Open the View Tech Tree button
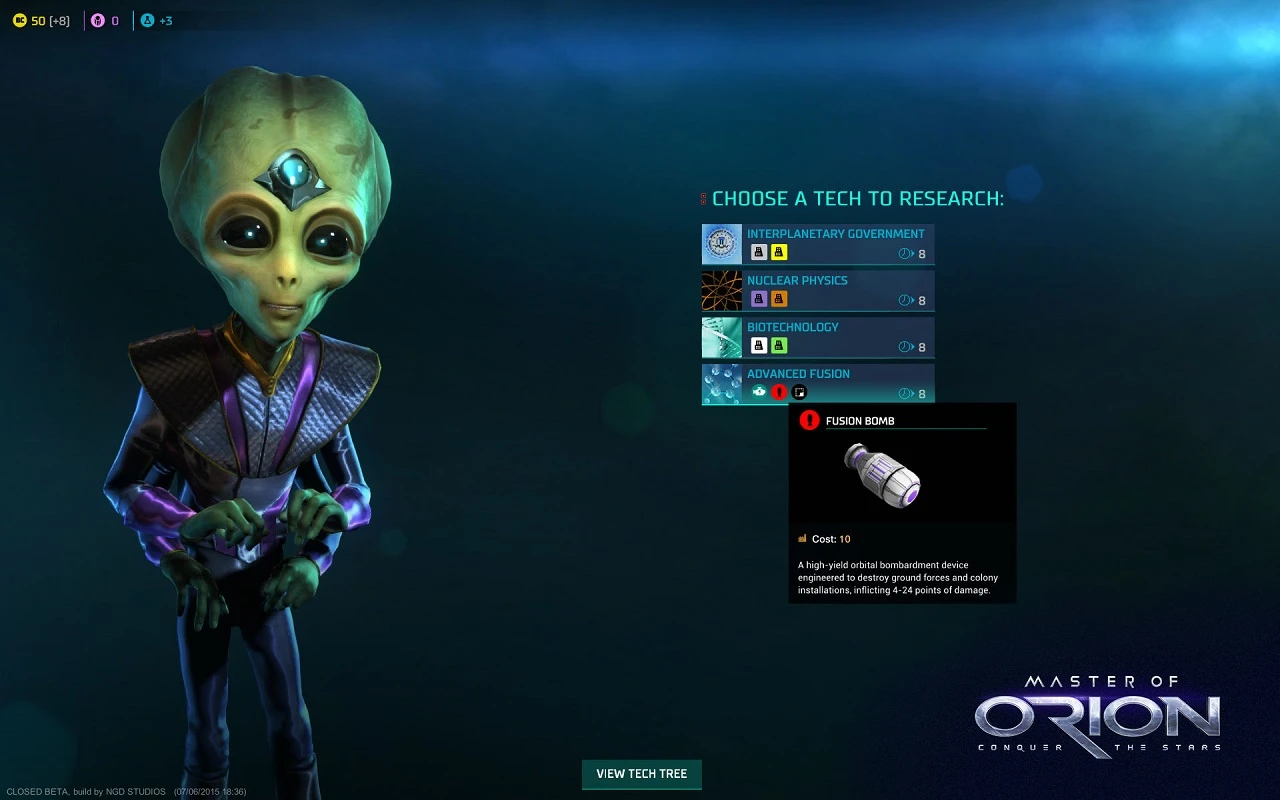This screenshot has width=1280, height=800. pyautogui.click(x=641, y=774)
